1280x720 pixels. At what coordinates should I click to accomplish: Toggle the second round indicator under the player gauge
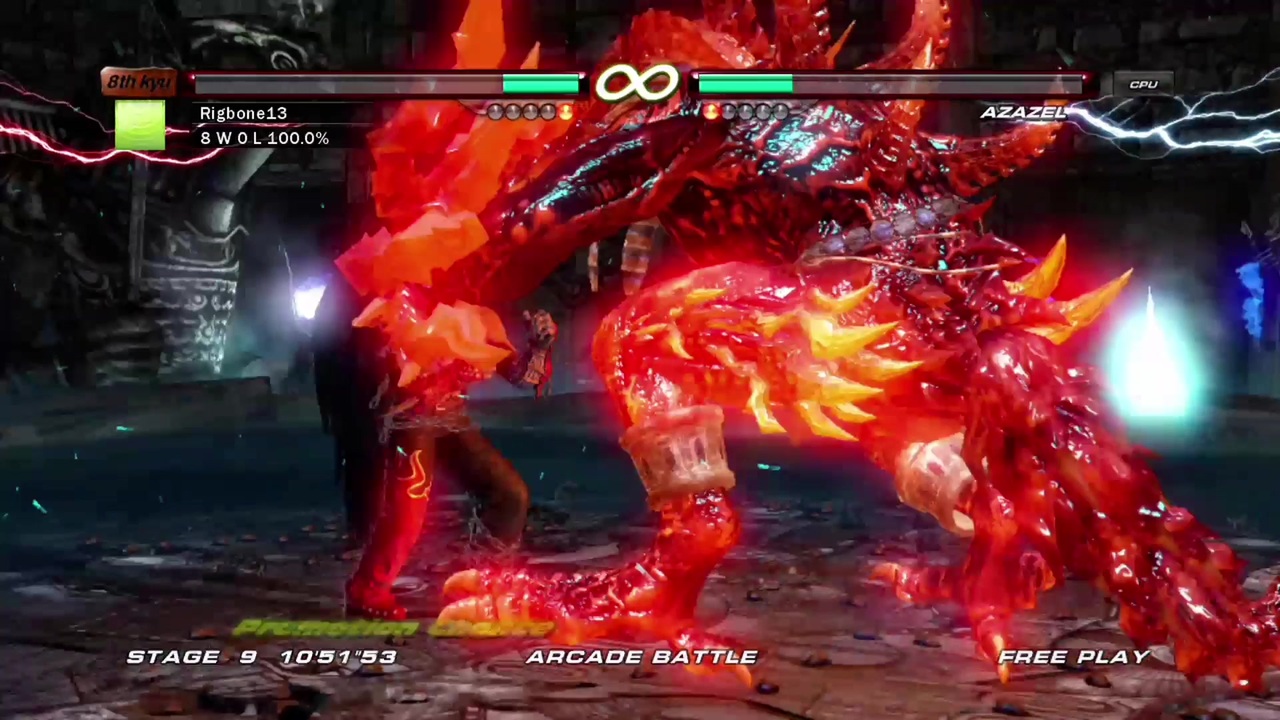click(x=513, y=112)
